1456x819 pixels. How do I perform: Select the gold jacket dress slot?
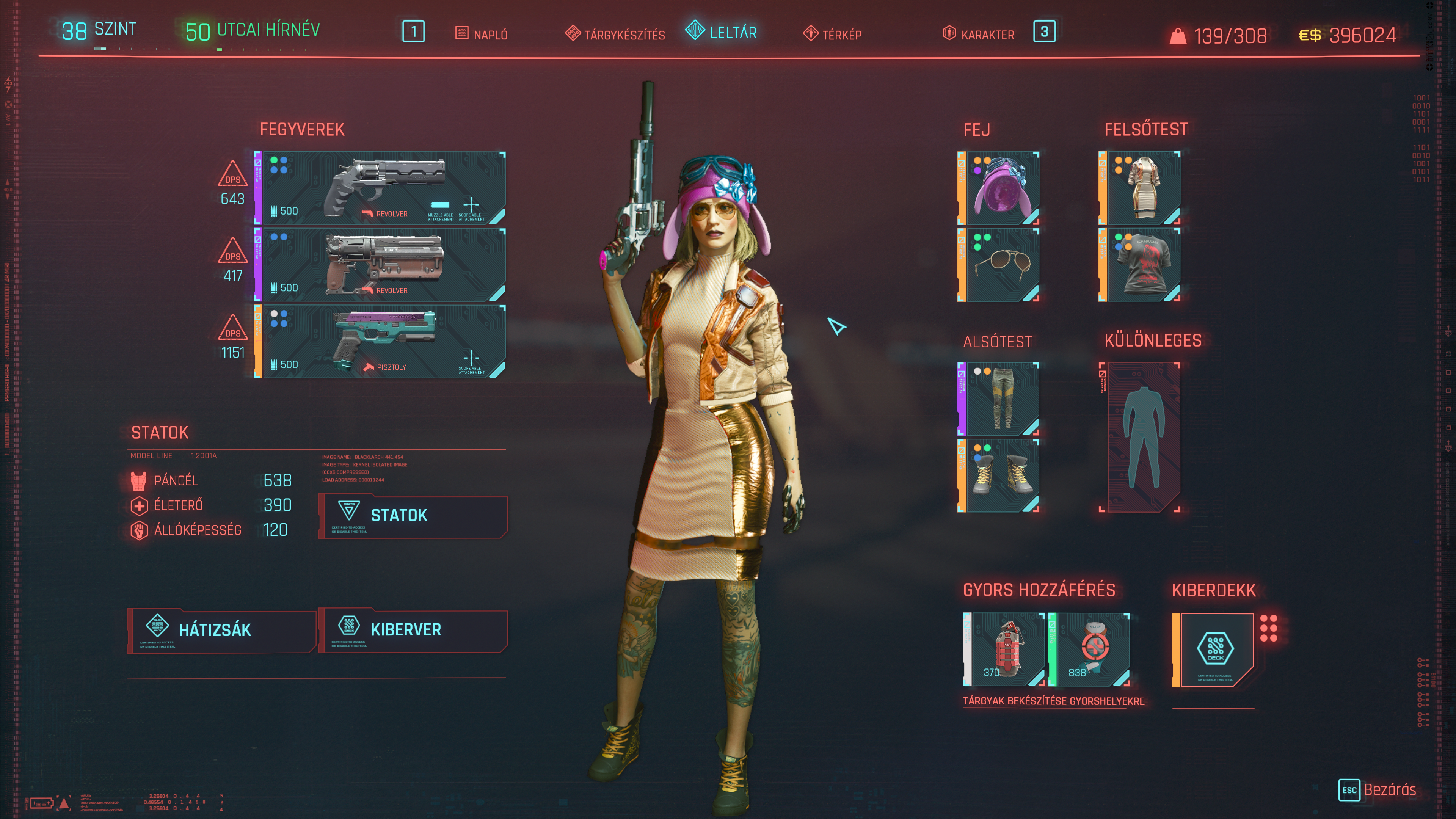1141,188
